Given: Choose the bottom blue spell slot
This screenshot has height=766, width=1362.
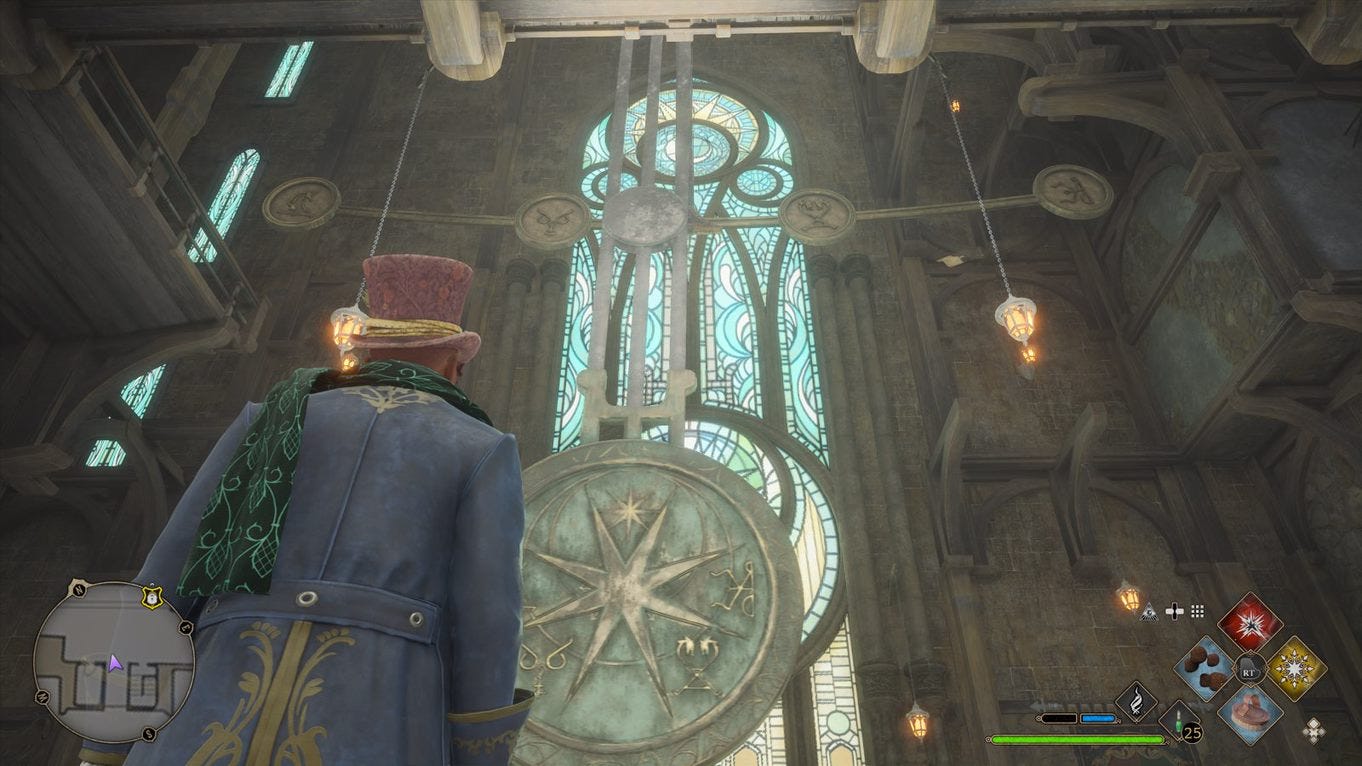Looking at the screenshot, I should 1250,714.
